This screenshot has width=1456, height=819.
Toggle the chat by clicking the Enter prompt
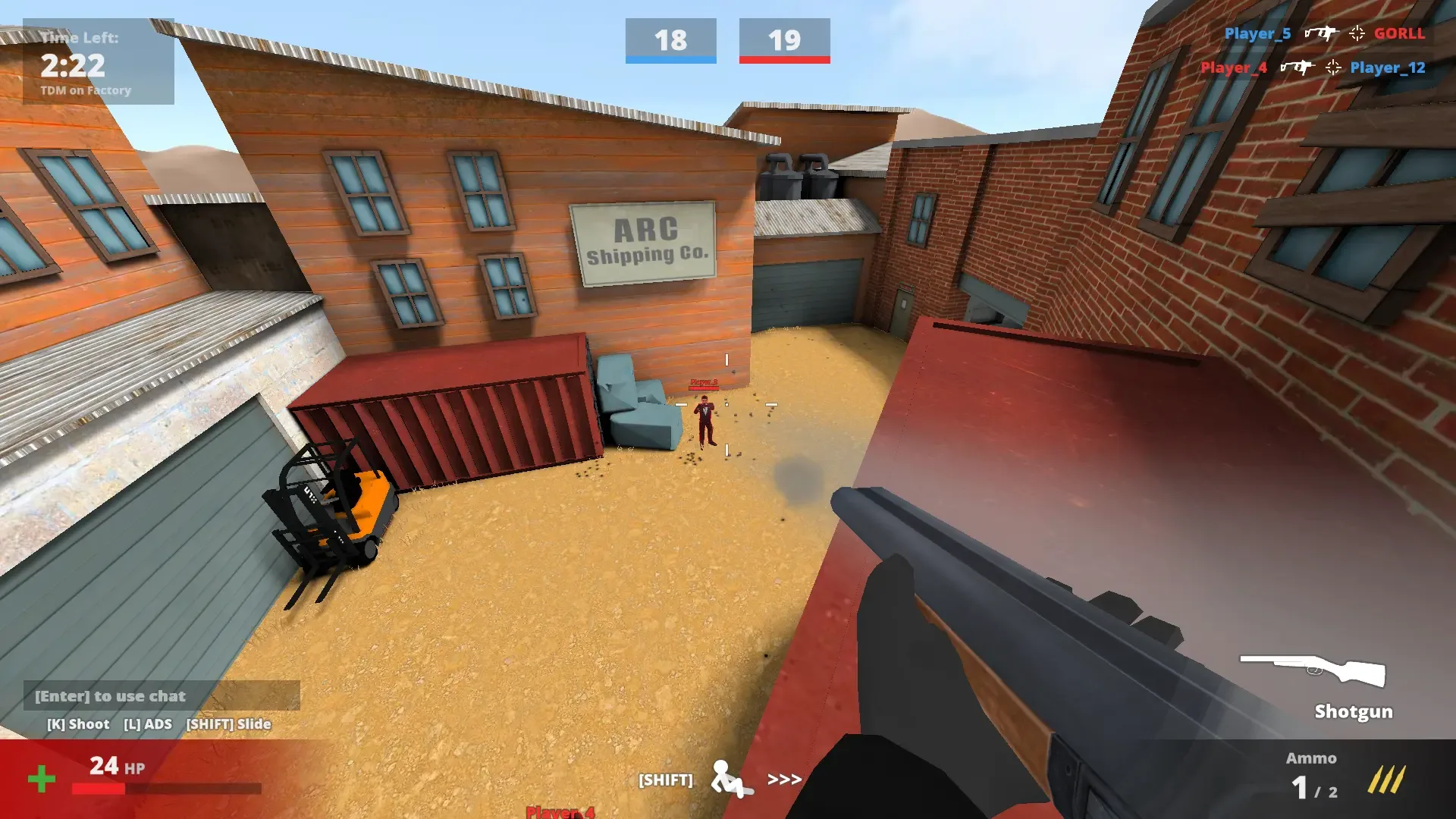[109, 696]
